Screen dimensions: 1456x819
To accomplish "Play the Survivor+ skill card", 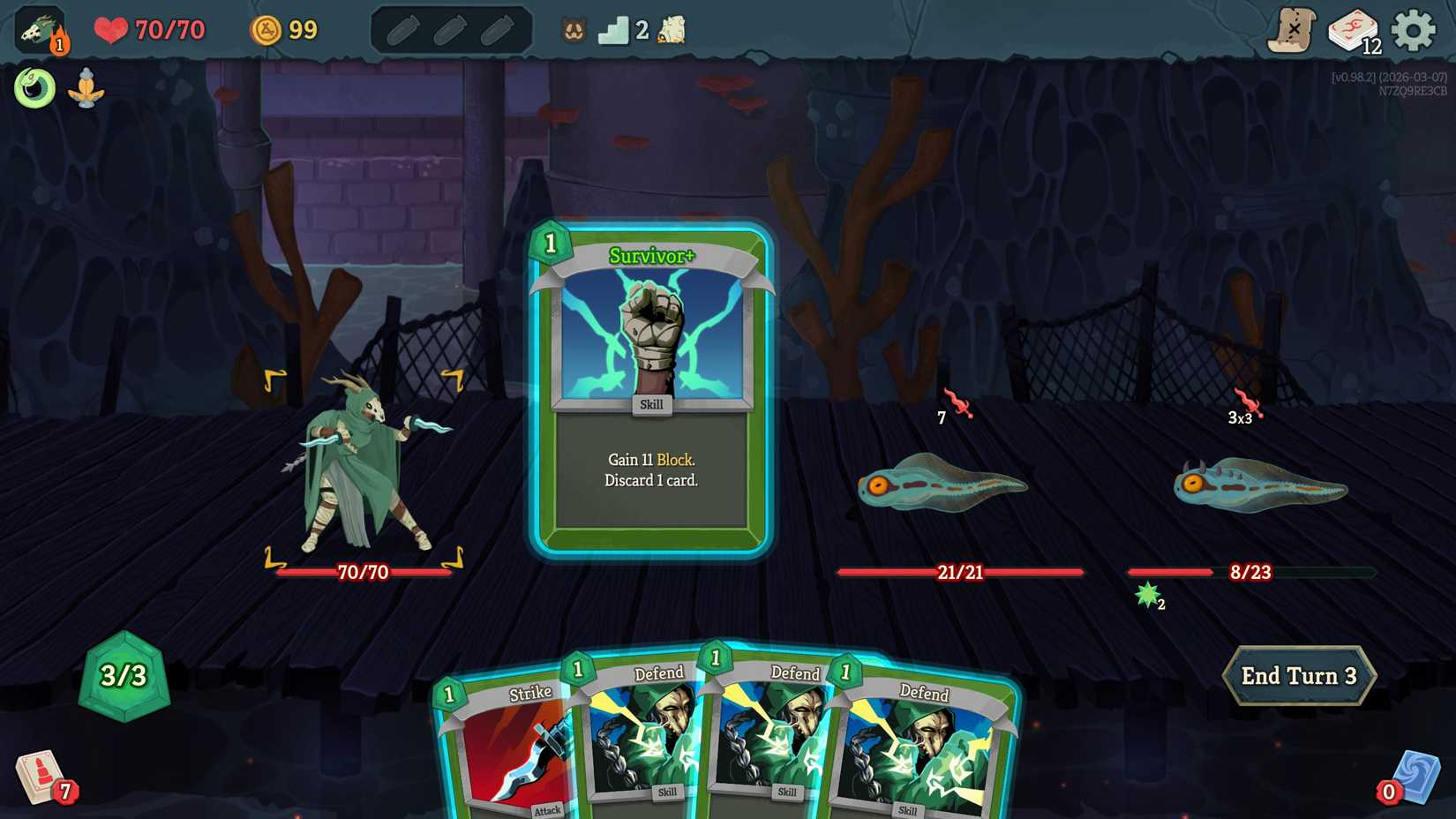I will (x=651, y=388).
